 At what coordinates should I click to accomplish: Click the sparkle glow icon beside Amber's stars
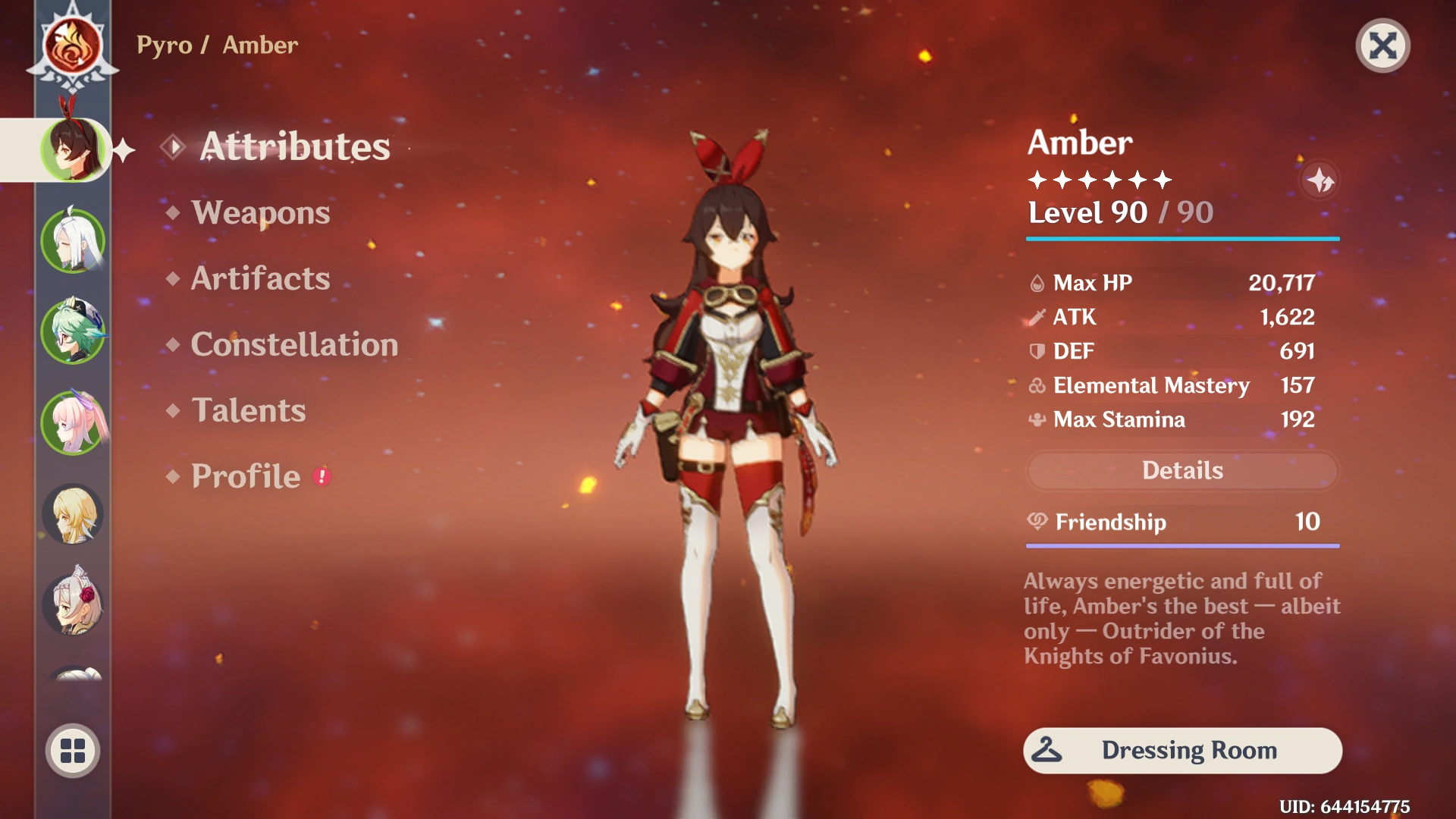1321,180
